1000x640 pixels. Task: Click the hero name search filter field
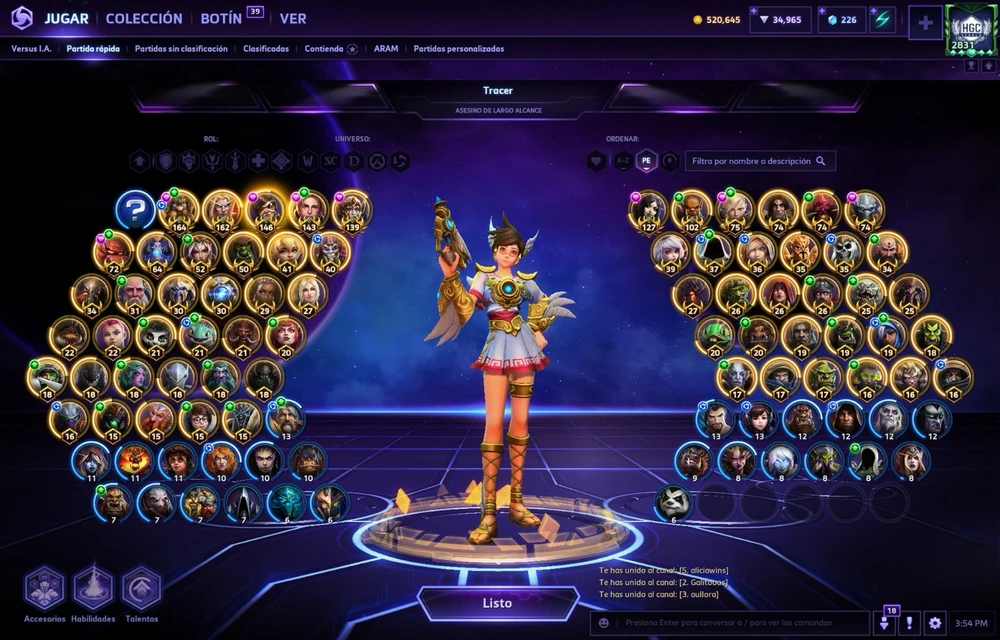760,160
